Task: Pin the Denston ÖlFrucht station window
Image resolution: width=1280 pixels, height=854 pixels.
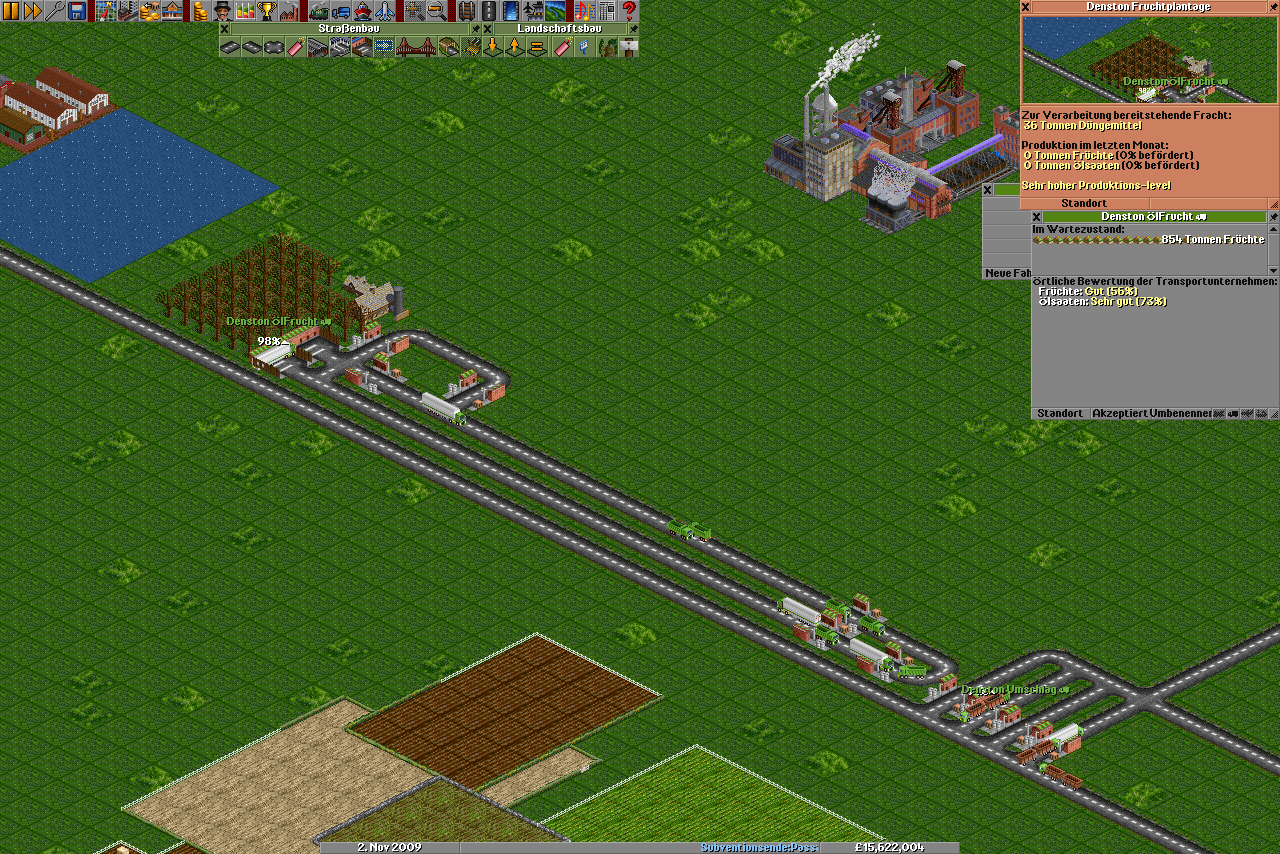Action: pos(1273,216)
